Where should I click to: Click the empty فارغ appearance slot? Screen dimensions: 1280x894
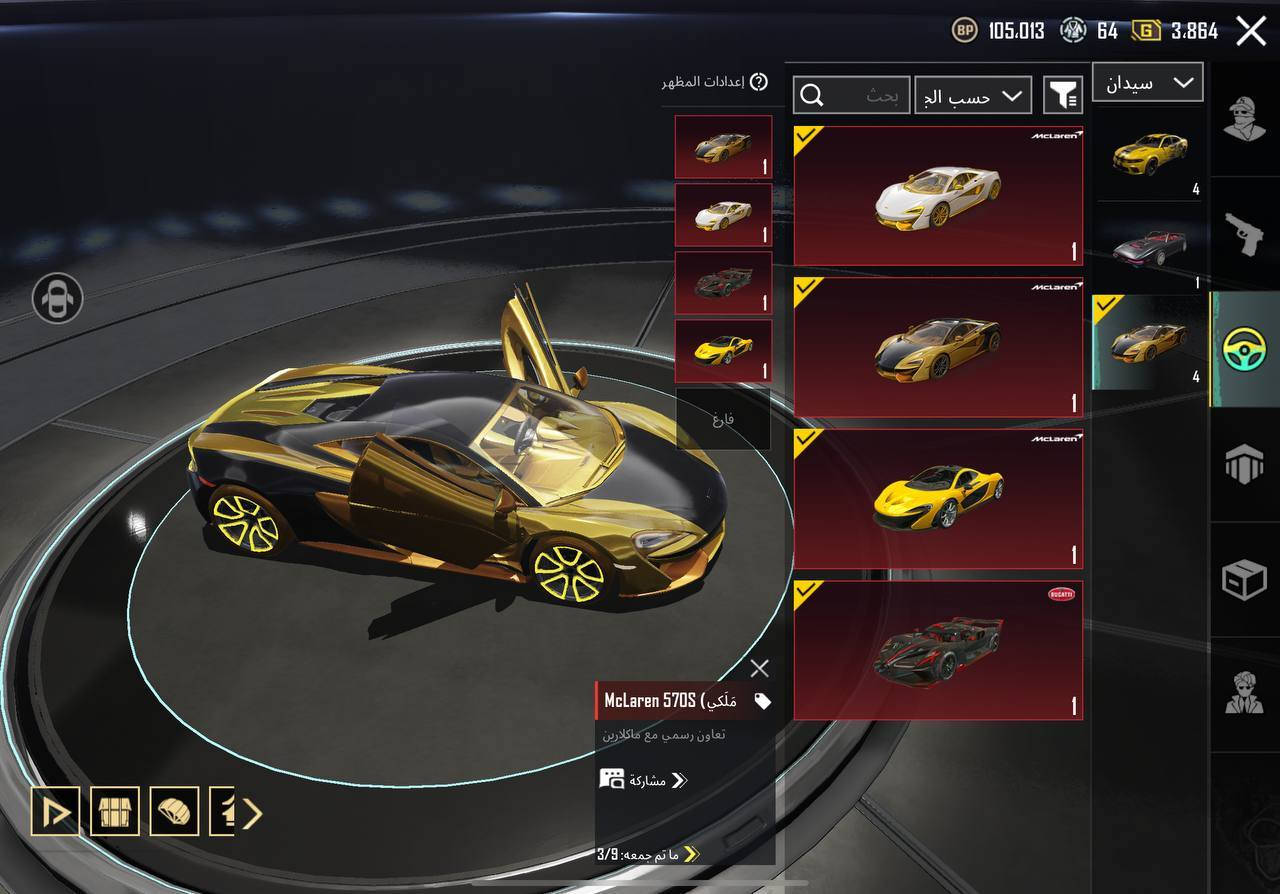coord(723,419)
